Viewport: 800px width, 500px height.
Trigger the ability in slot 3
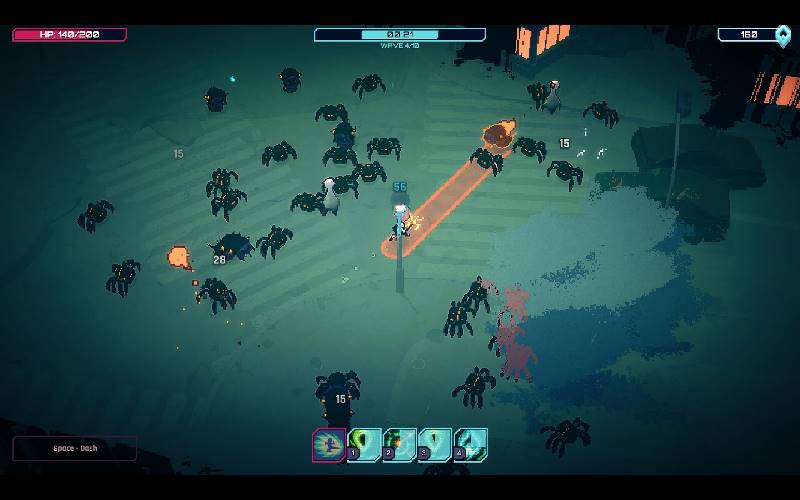435,444
